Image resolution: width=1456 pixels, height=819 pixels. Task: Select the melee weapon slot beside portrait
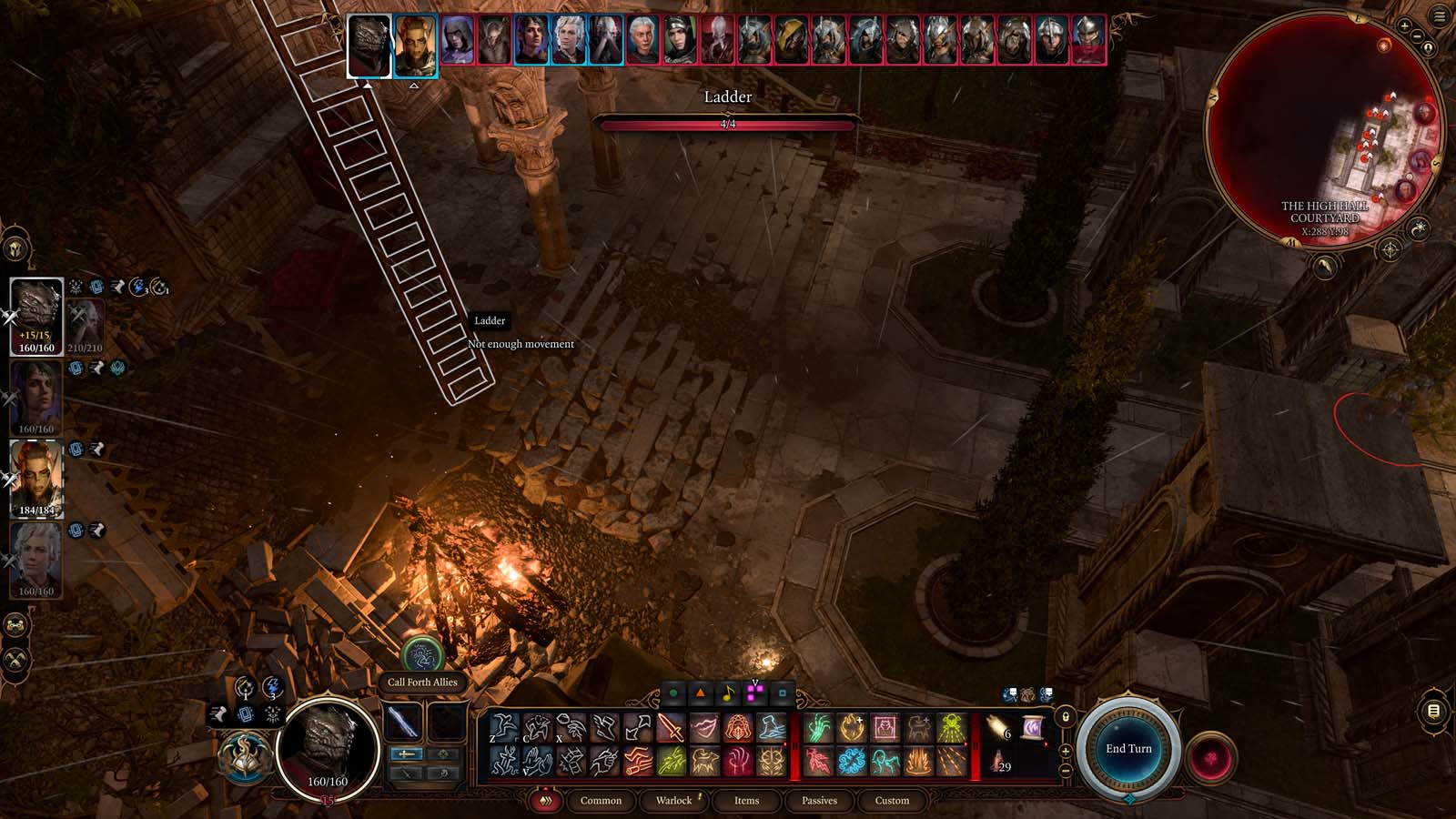402,723
